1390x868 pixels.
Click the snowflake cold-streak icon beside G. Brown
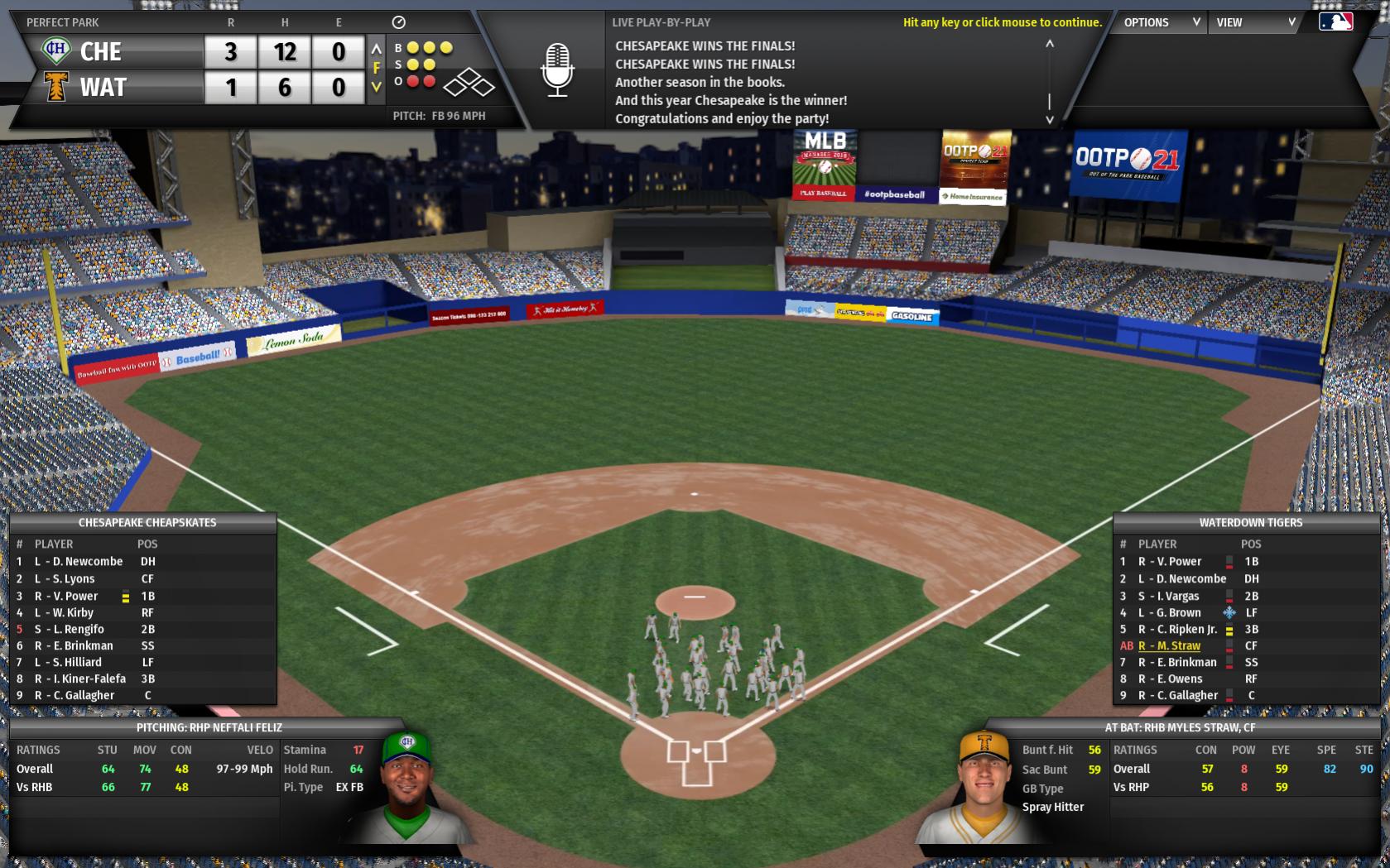[x=1231, y=612]
